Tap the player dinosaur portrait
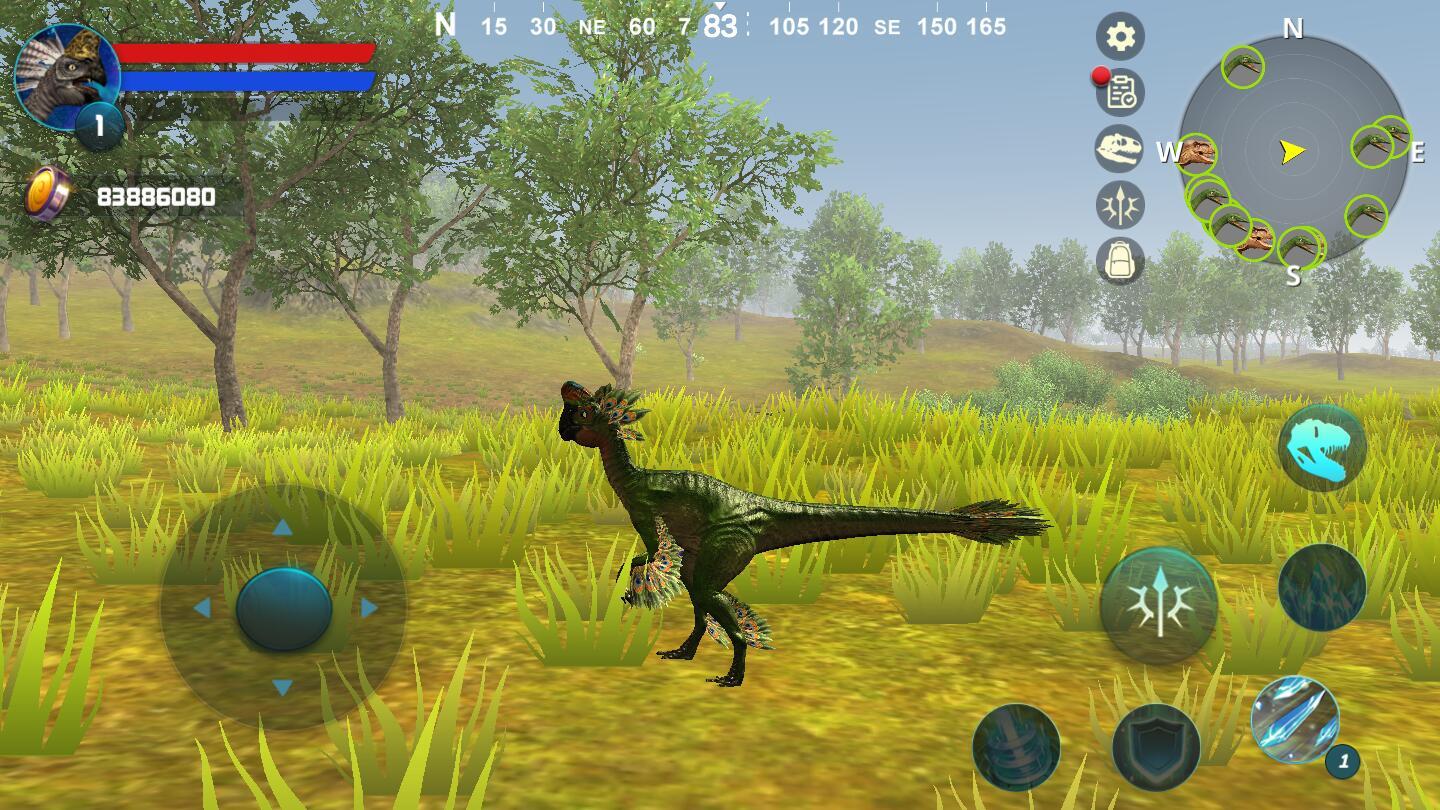This screenshot has height=810, width=1440. click(x=66, y=78)
